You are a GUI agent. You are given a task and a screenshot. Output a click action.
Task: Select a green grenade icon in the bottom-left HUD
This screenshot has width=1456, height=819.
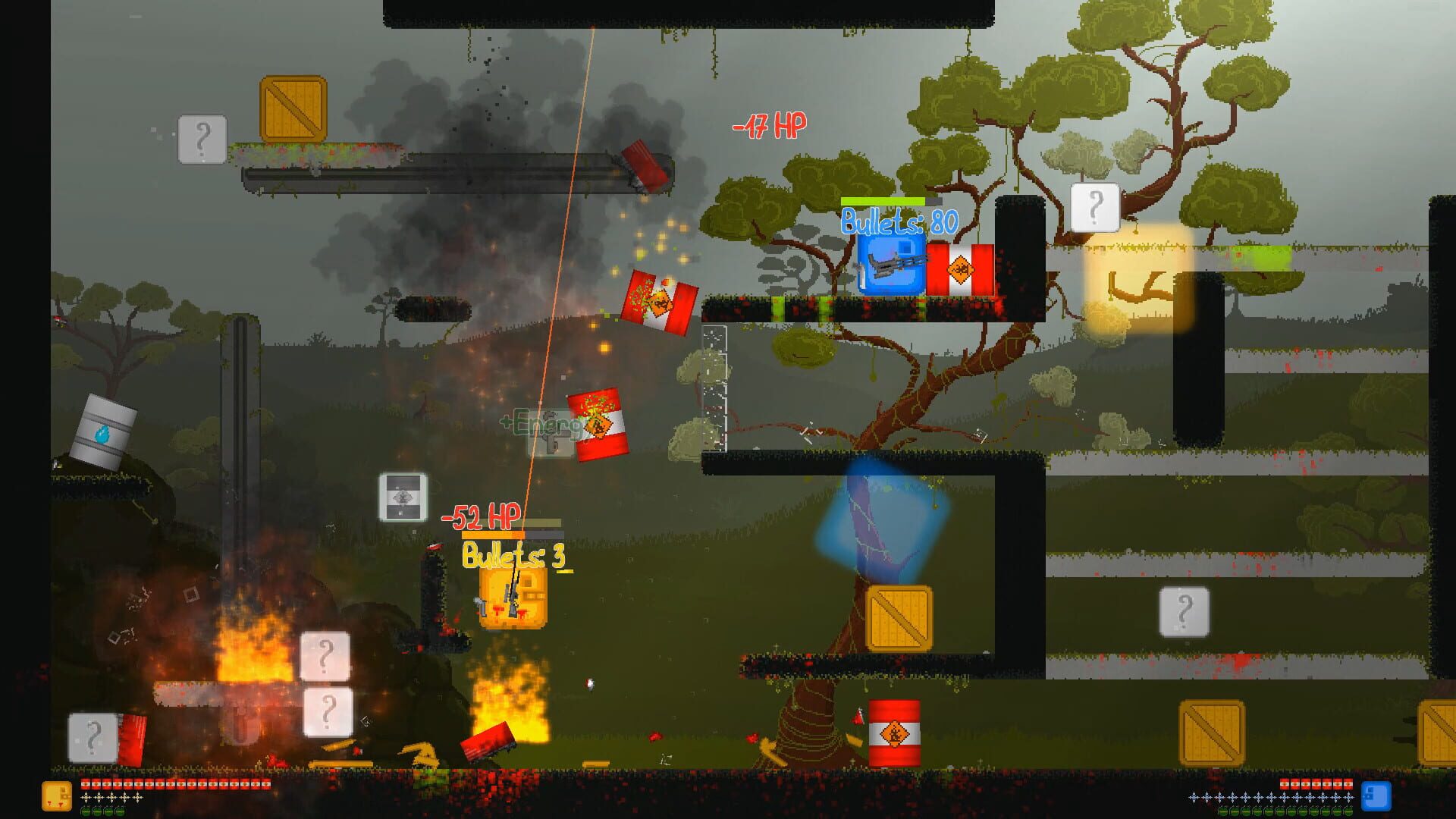click(x=86, y=810)
